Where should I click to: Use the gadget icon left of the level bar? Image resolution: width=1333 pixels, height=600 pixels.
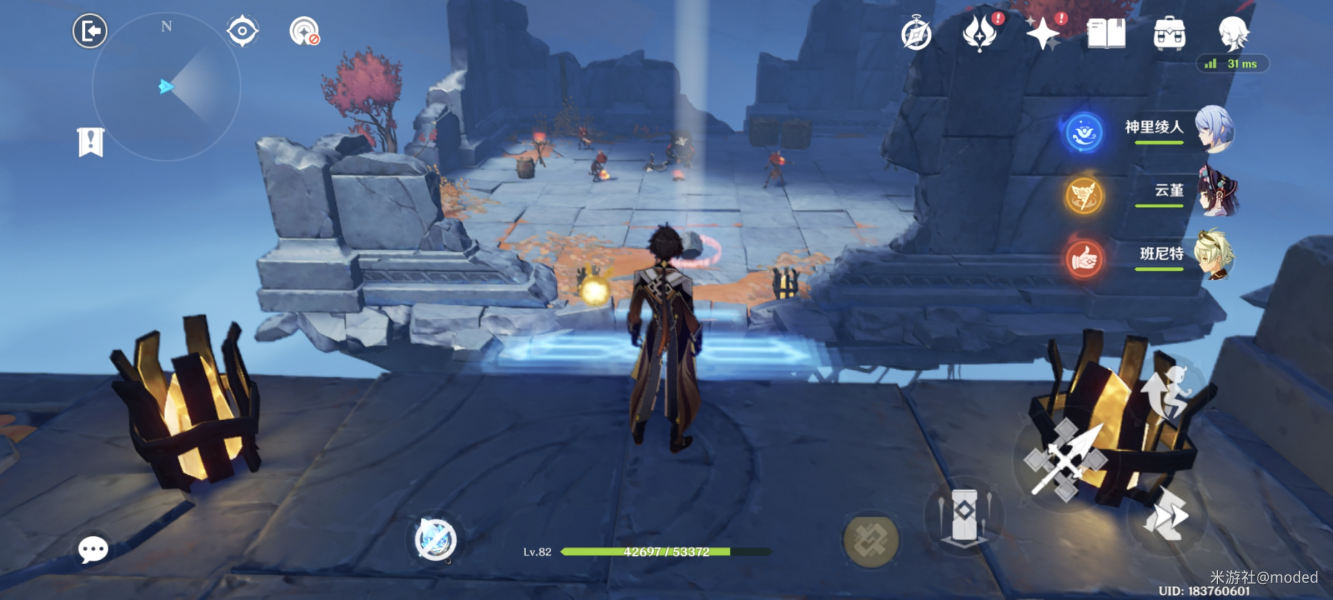tap(436, 540)
